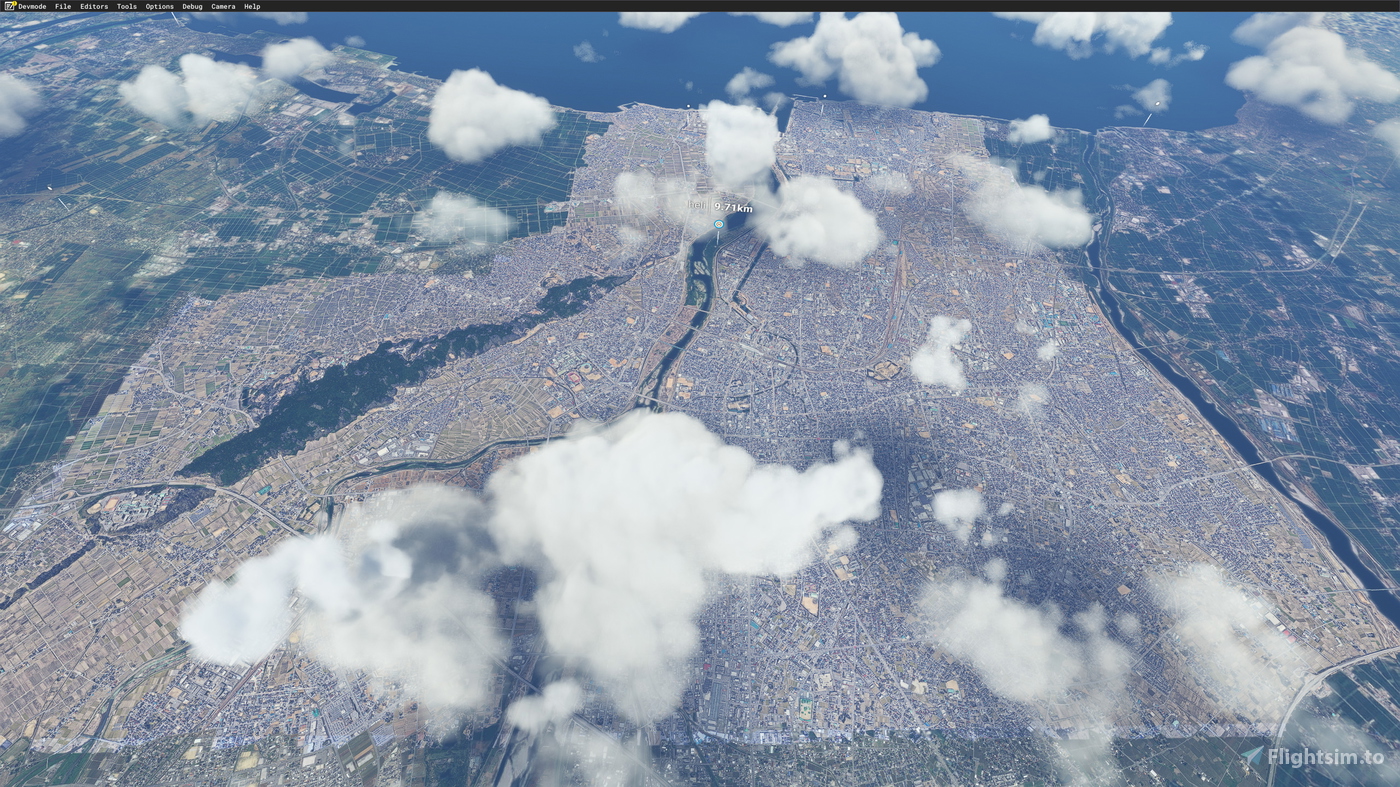Click the small marker above the right shoreline

1157,104
